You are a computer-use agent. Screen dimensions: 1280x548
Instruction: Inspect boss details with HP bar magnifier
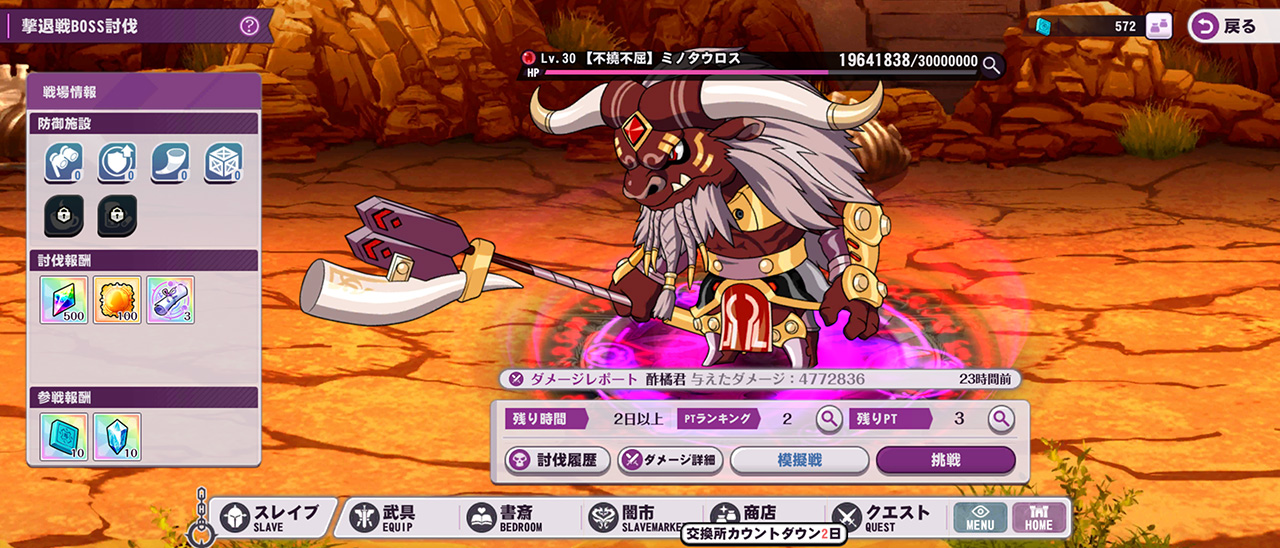pyautogui.click(x=991, y=66)
